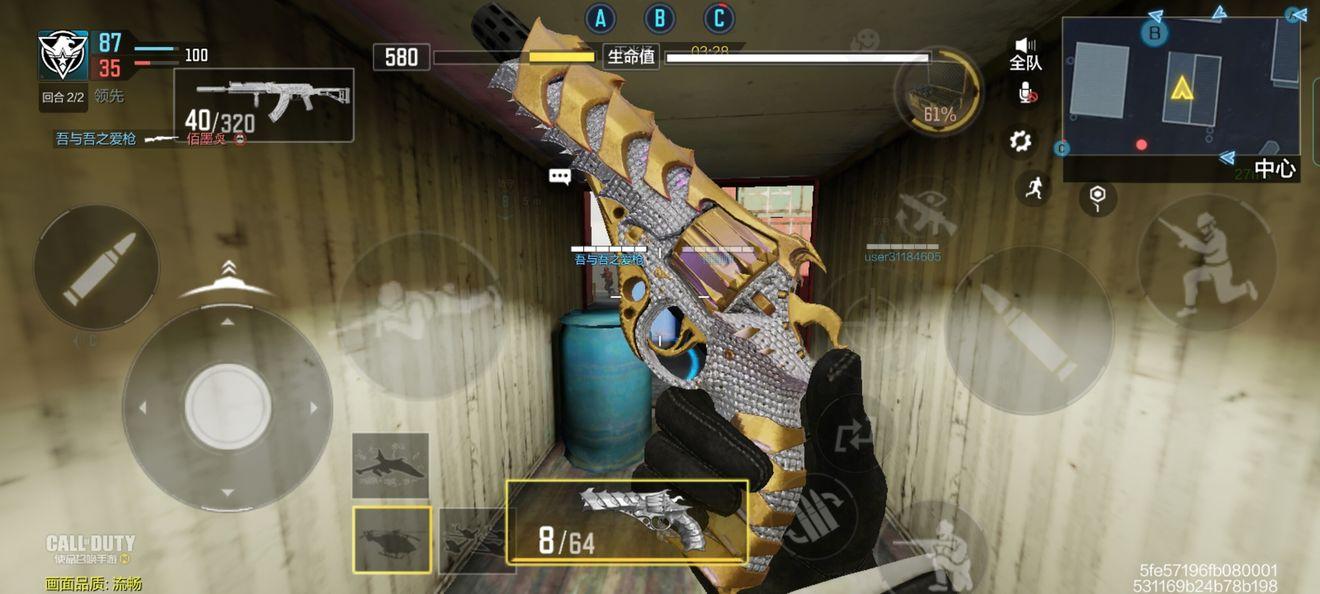Select the revolver weapon slot

click(627, 520)
